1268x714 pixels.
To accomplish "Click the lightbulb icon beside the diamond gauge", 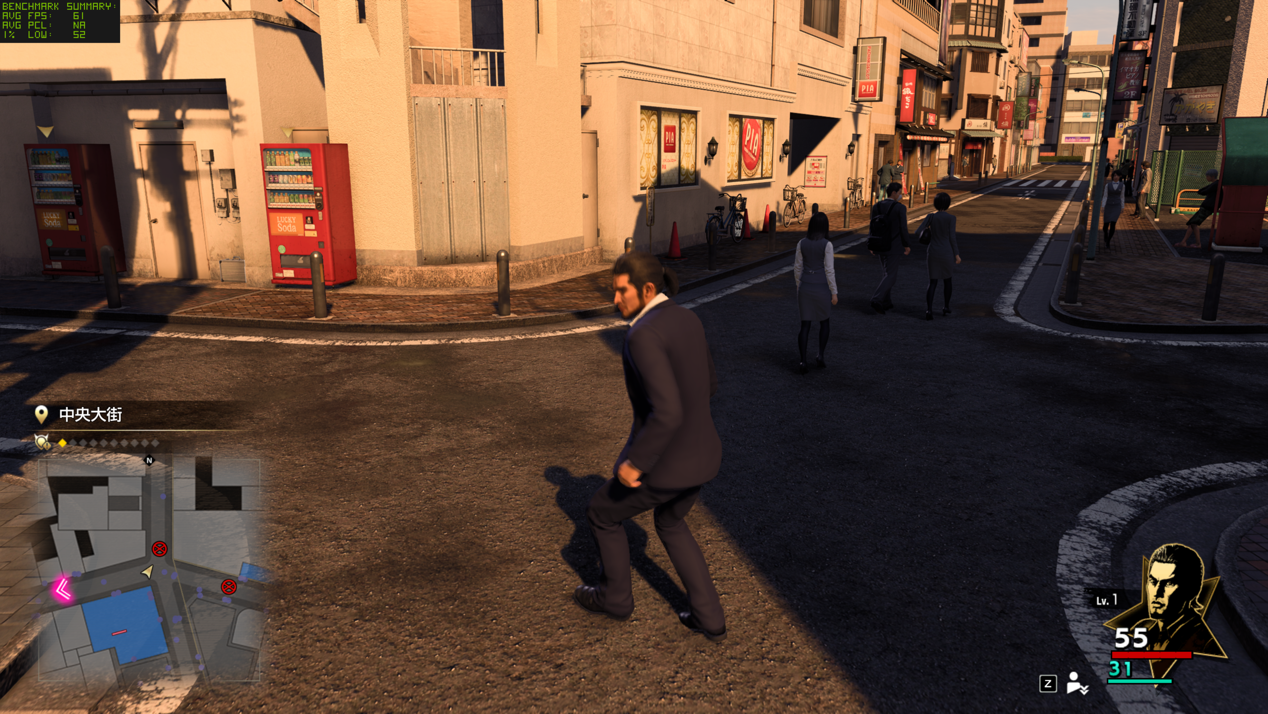I will pyautogui.click(x=42, y=441).
